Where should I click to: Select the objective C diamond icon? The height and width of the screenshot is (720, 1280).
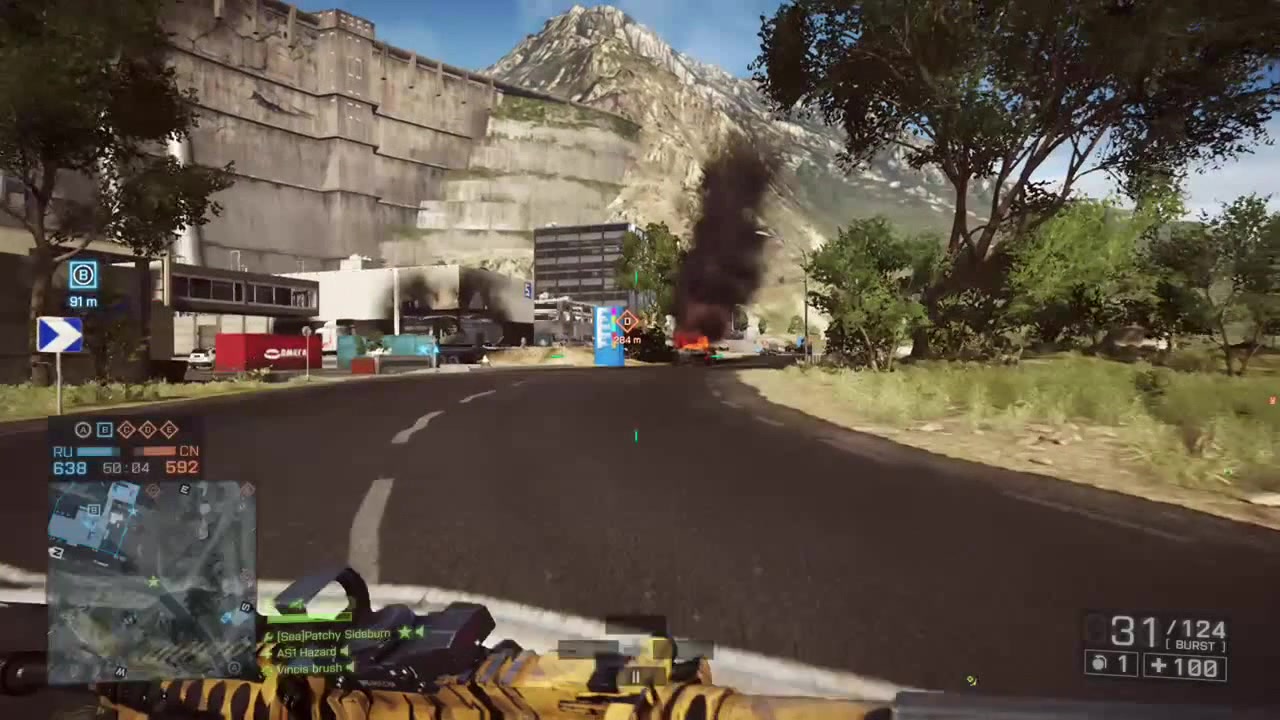125,429
